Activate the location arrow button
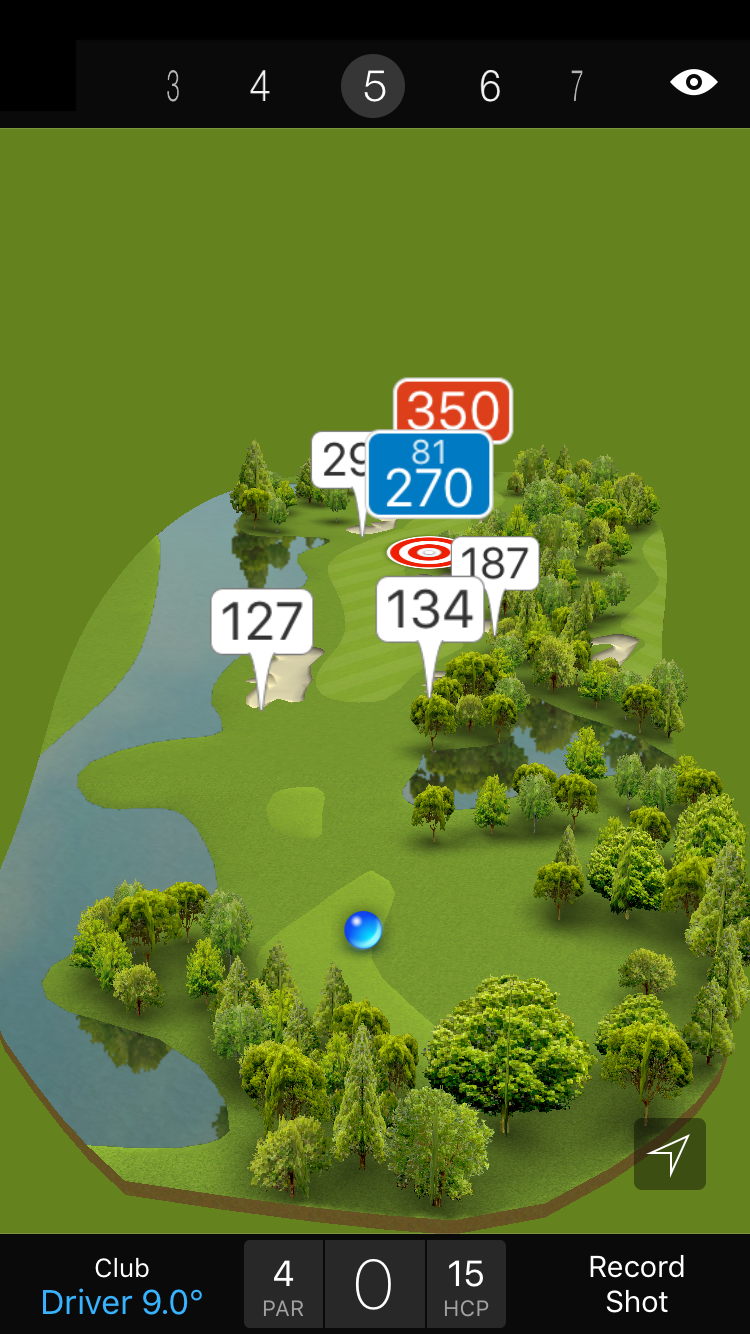 (x=669, y=1154)
